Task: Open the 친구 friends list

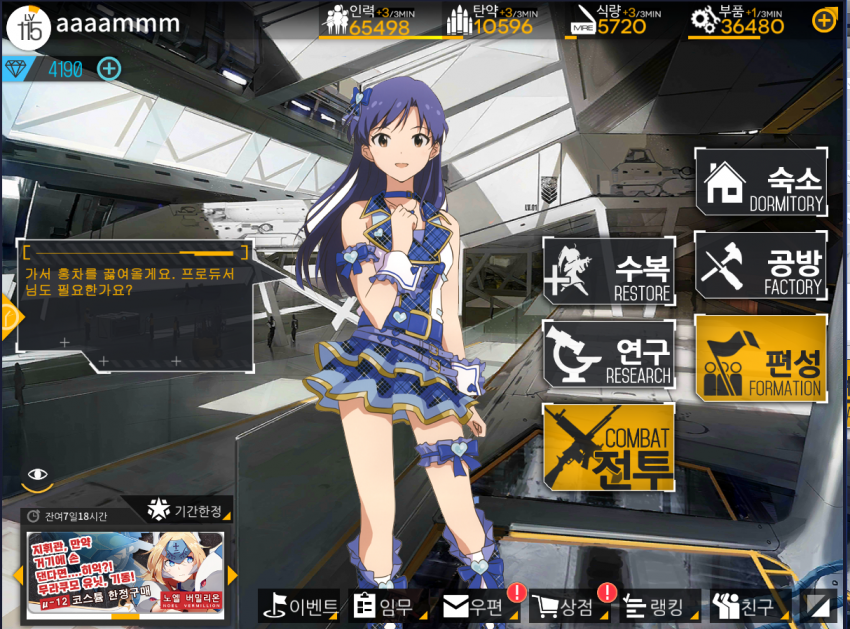Action: pyautogui.click(x=742, y=606)
